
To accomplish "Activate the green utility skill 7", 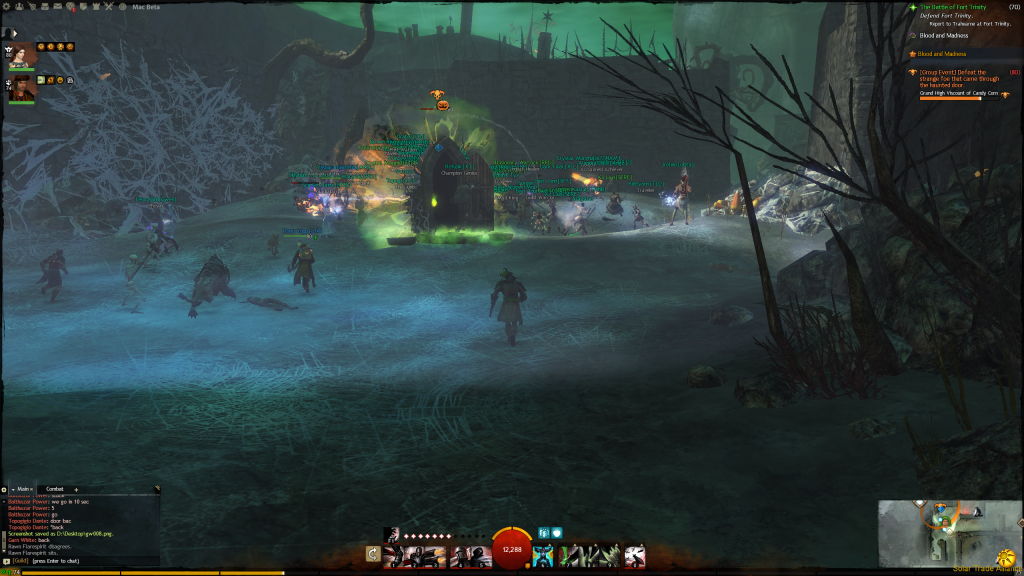I will point(567,555).
